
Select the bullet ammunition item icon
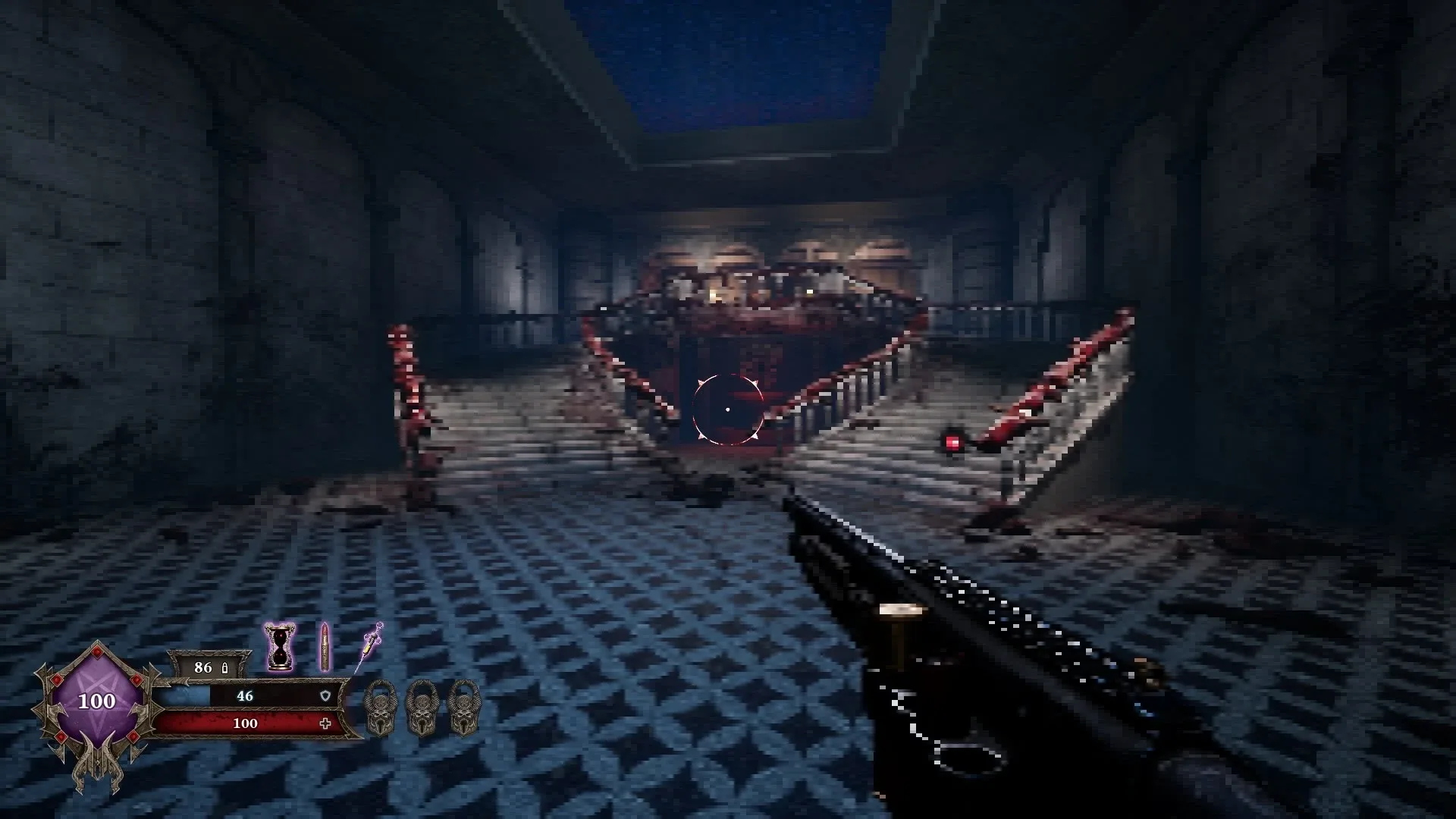pyautogui.click(x=324, y=646)
